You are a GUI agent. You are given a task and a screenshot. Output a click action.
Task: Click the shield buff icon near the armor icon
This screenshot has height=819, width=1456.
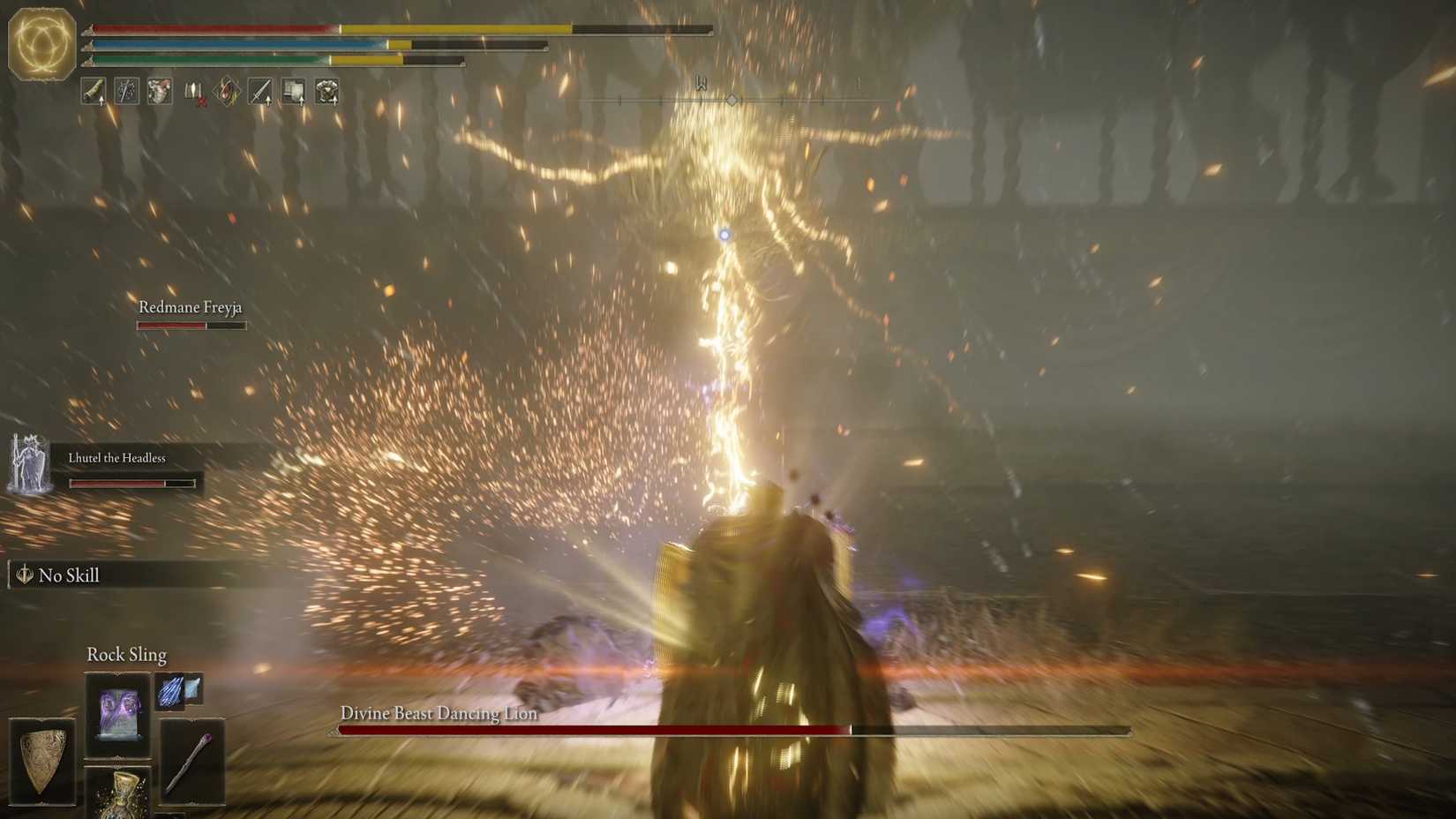[x=292, y=90]
